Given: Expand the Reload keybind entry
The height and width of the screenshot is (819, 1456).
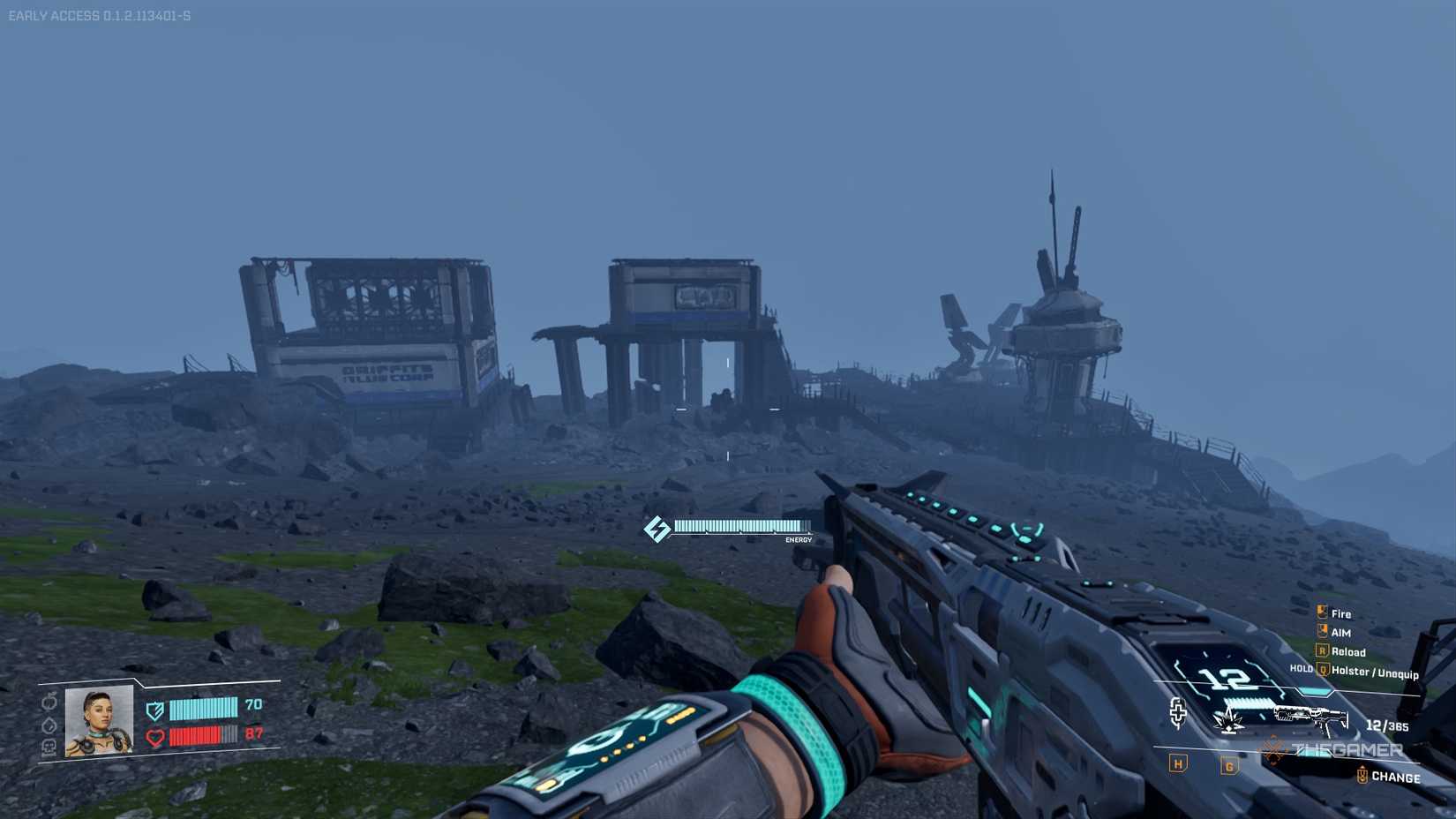Looking at the screenshot, I should pos(1348,652).
